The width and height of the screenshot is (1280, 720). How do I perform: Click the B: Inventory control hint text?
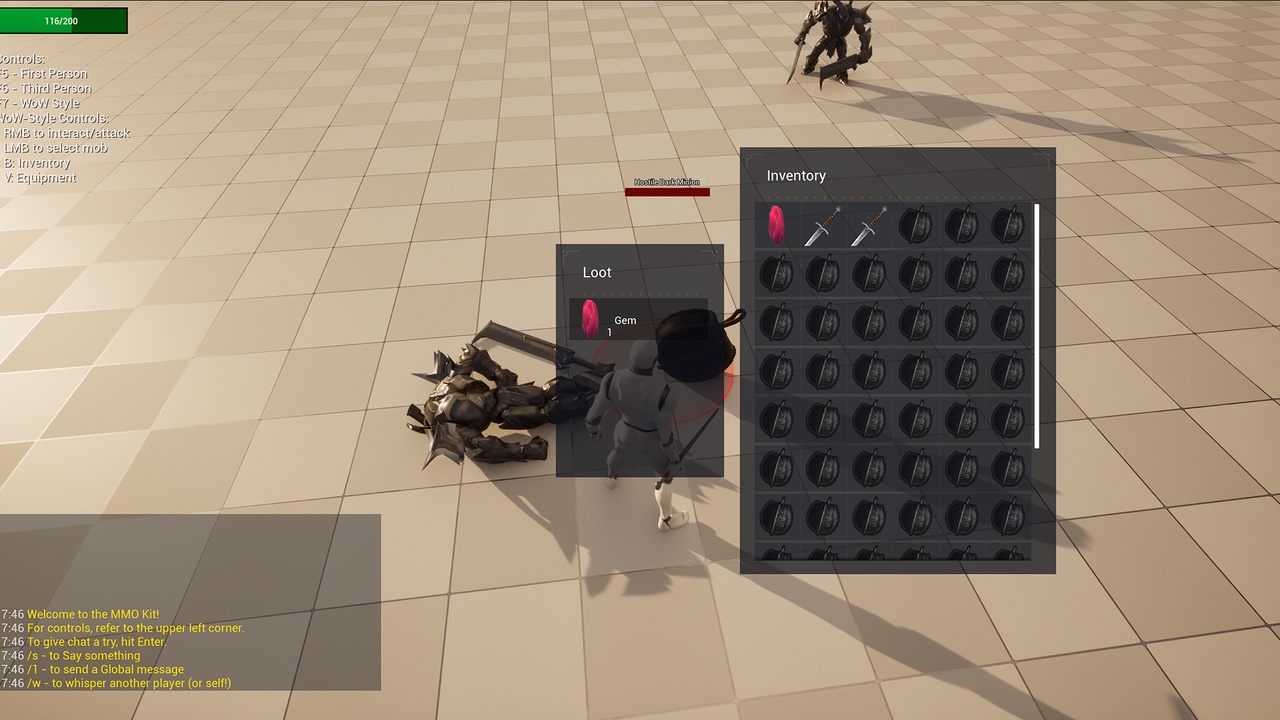(38, 162)
